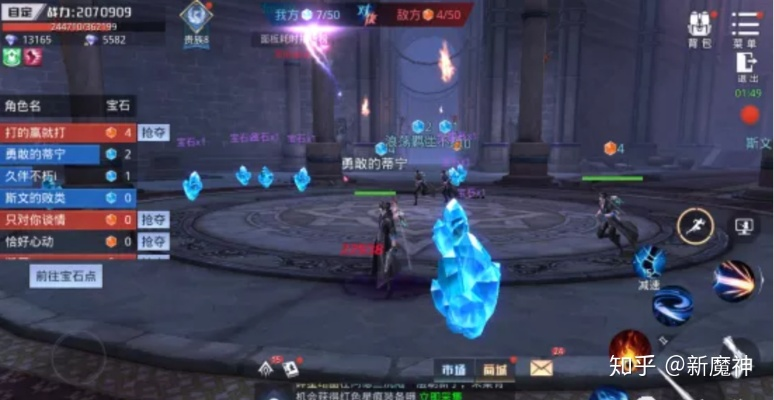Image resolution: width=774 pixels, height=400 pixels.
Task: Click 抢夺 next to 恰好心动
Action: (x=153, y=242)
